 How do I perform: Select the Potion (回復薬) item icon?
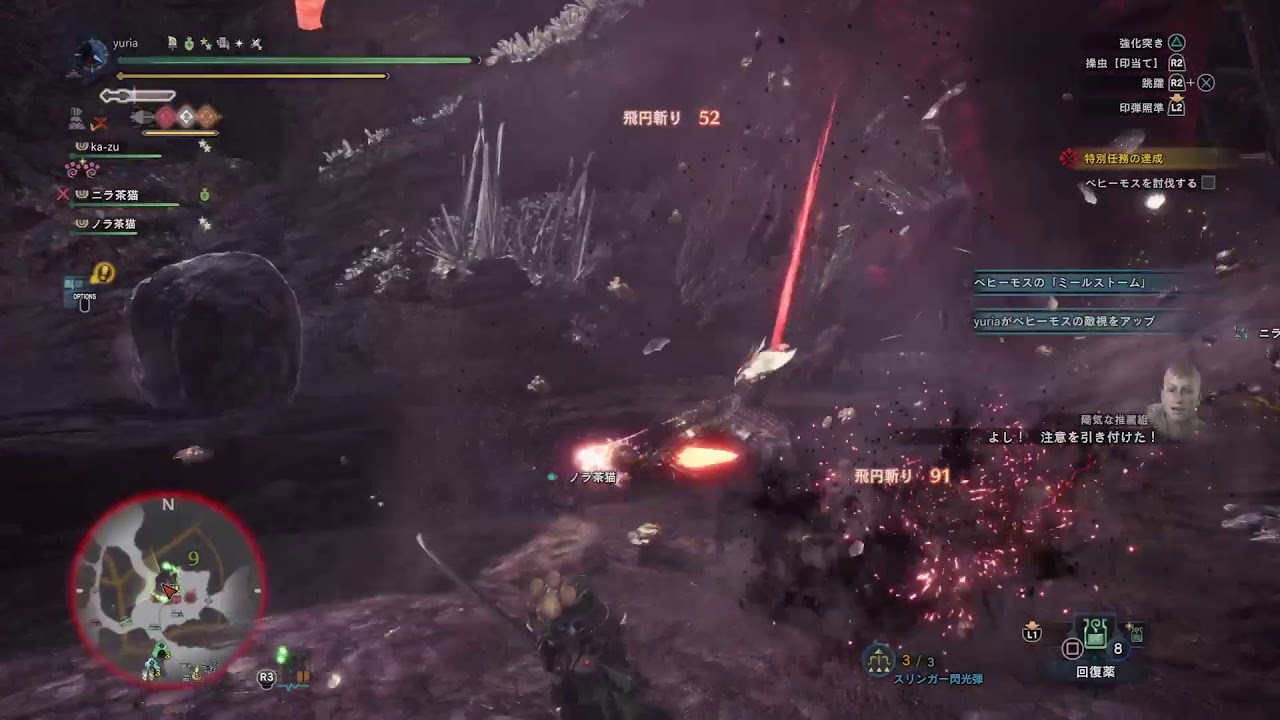1095,635
